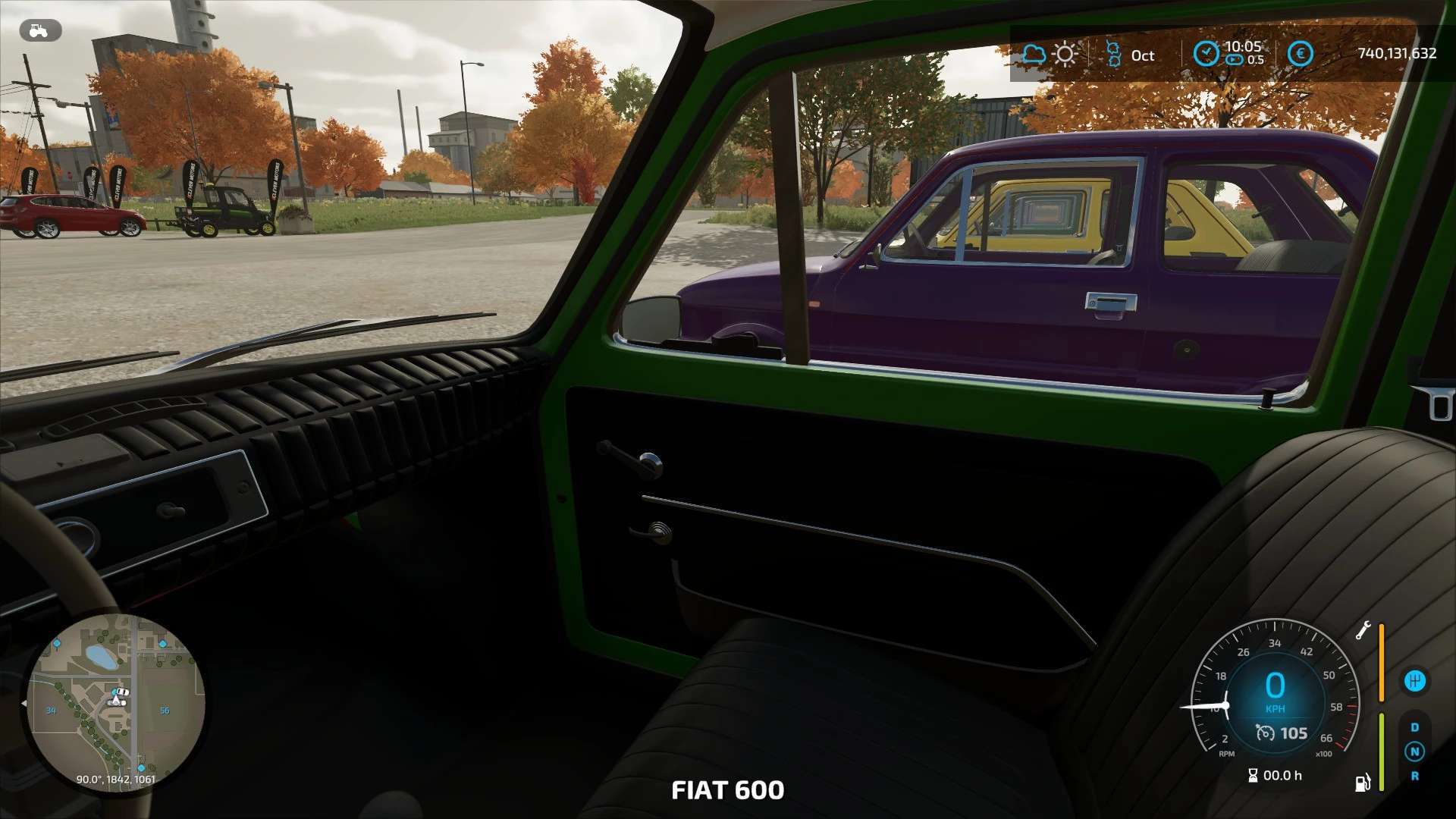
Task: Click the tractor icon in the corner
Action: (x=39, y=30)
